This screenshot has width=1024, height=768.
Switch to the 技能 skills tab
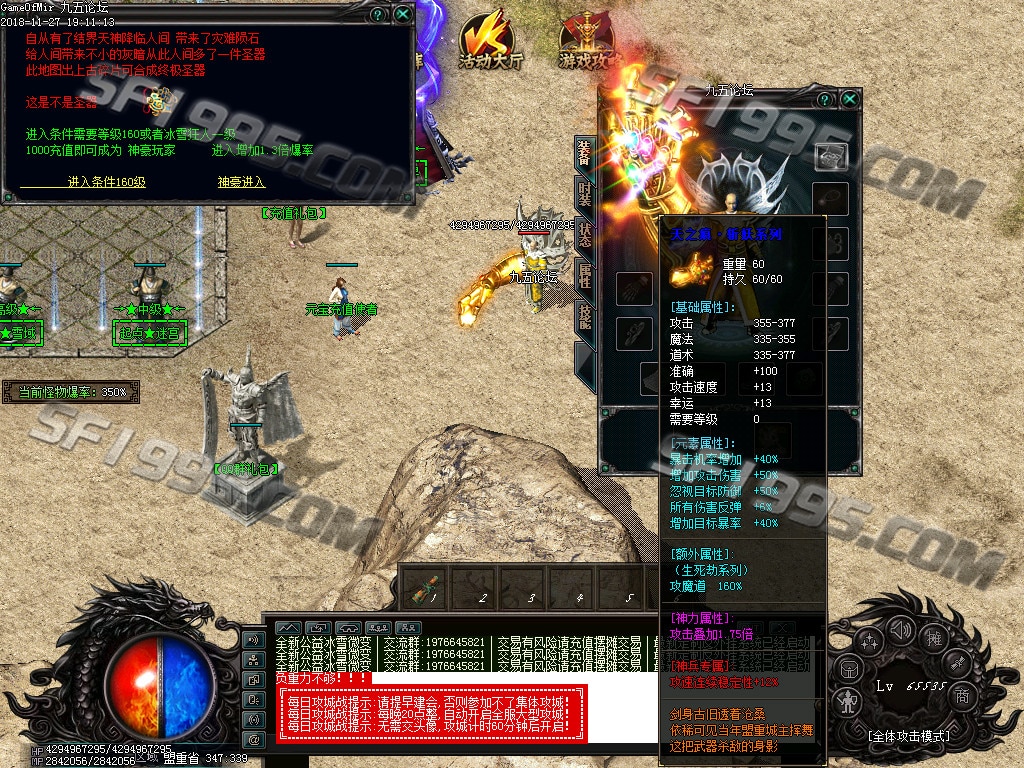coord(585,315)
